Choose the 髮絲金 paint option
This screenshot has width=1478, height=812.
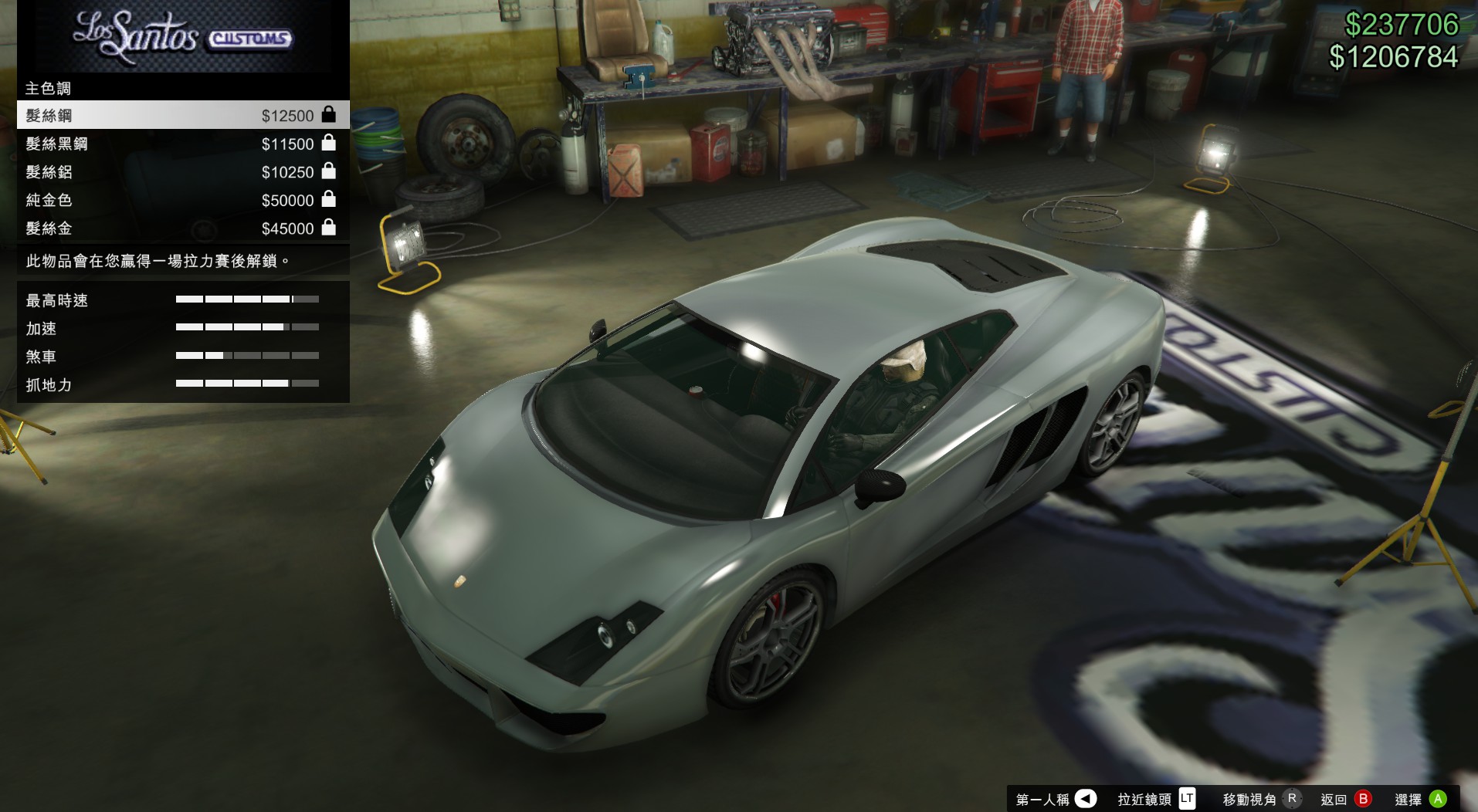point(182,228)
